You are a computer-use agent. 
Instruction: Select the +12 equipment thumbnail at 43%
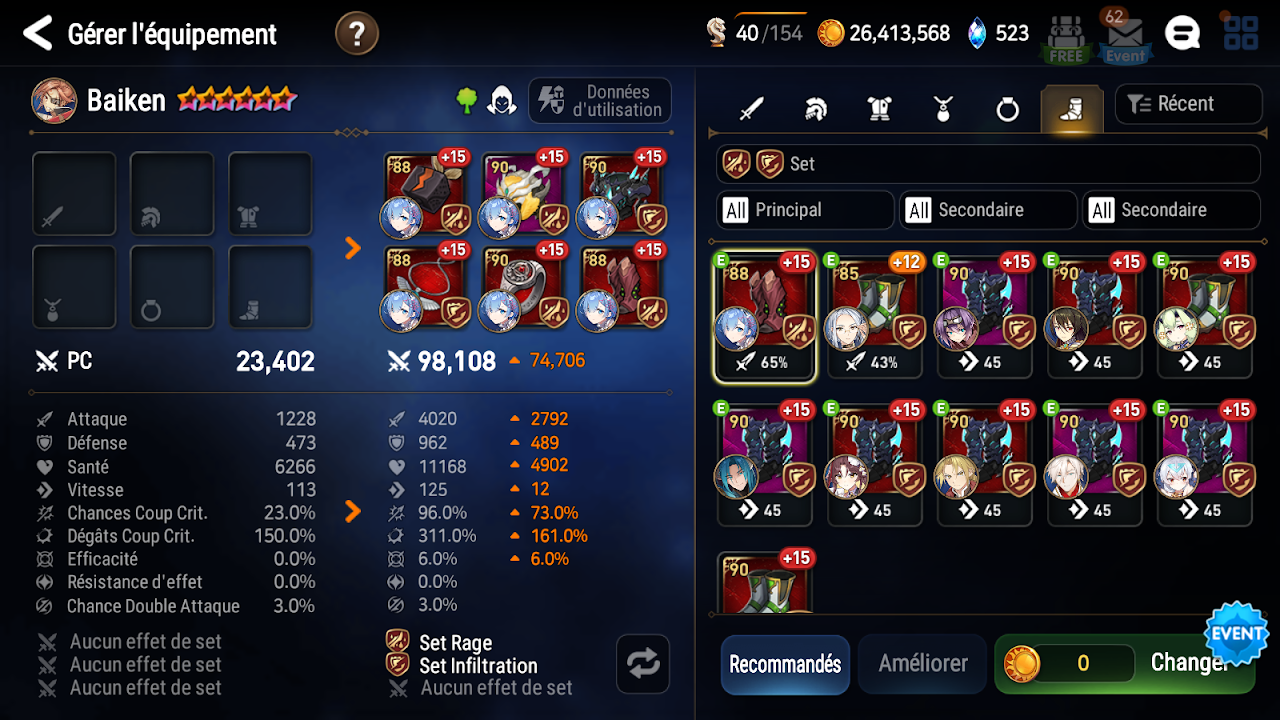pyautogui.click(x=874, y=315)
